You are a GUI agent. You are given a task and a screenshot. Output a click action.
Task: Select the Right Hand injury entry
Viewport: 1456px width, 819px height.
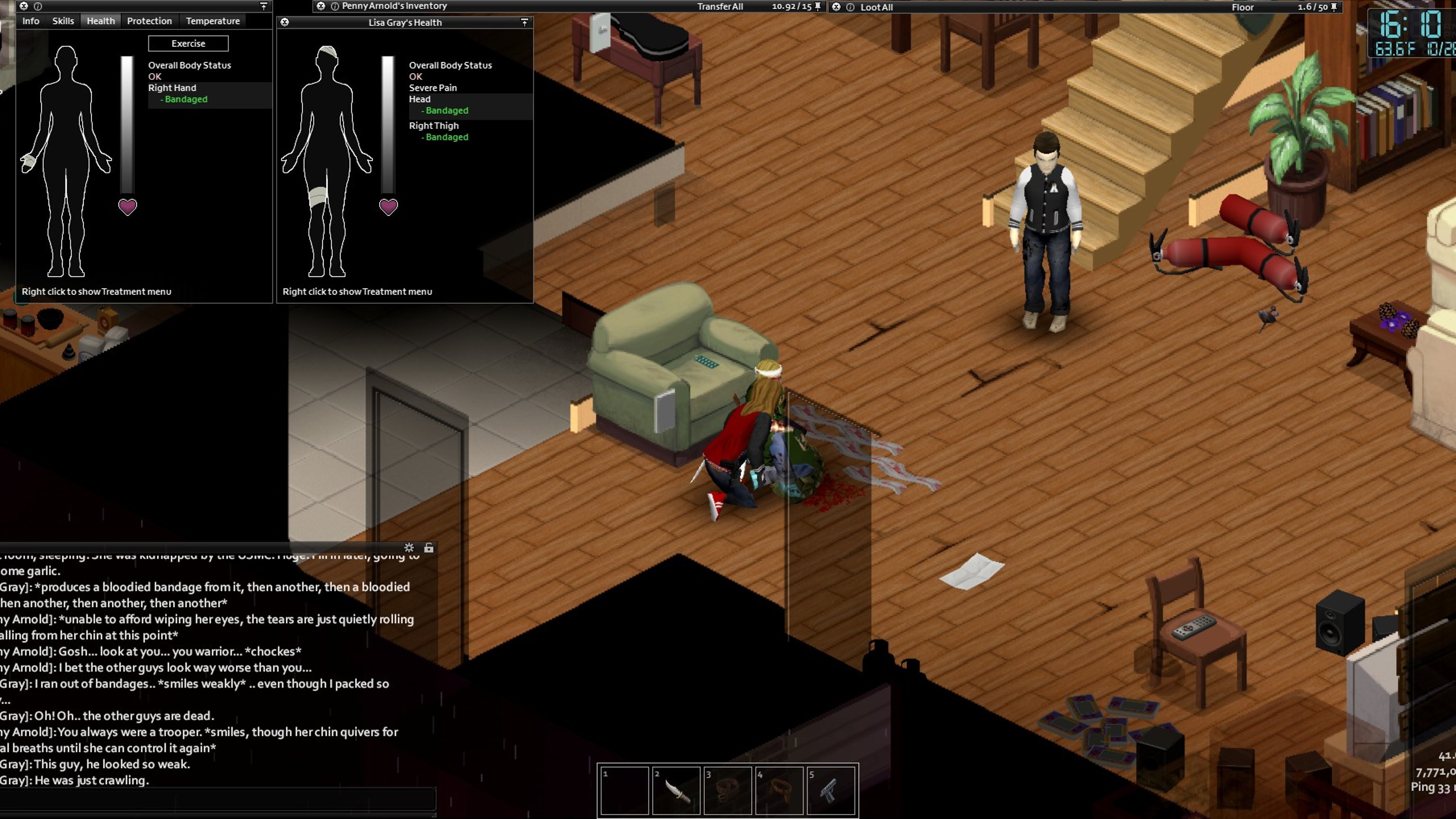tap(173, 88)
